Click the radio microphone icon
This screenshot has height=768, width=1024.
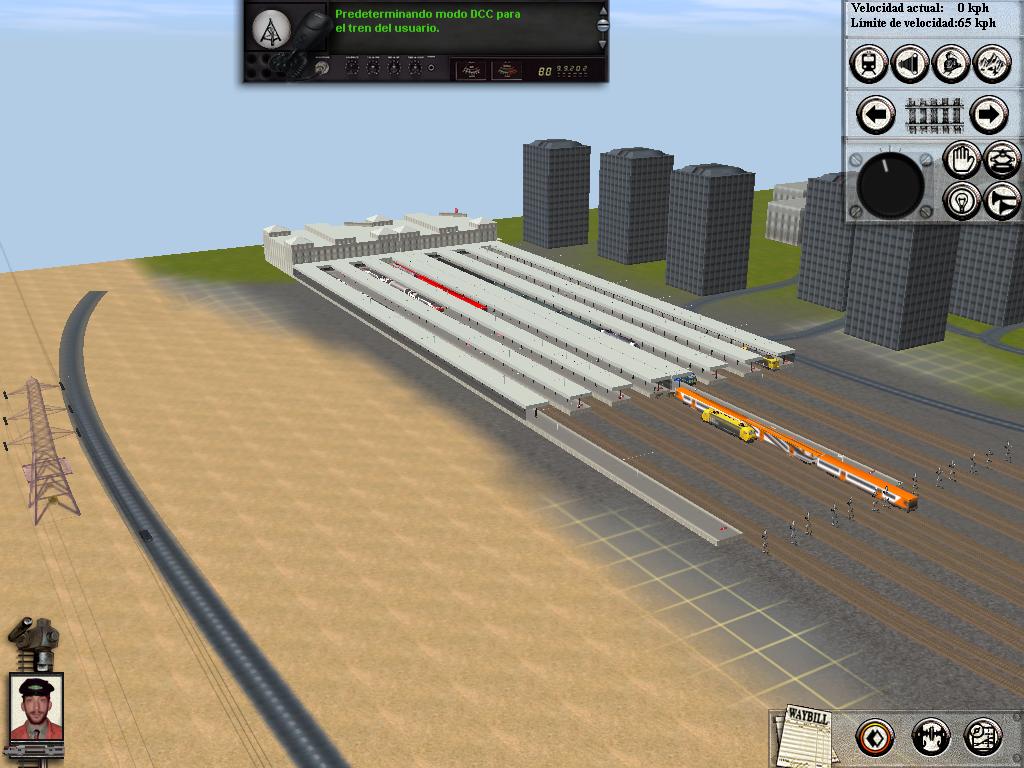coord(305,40)
